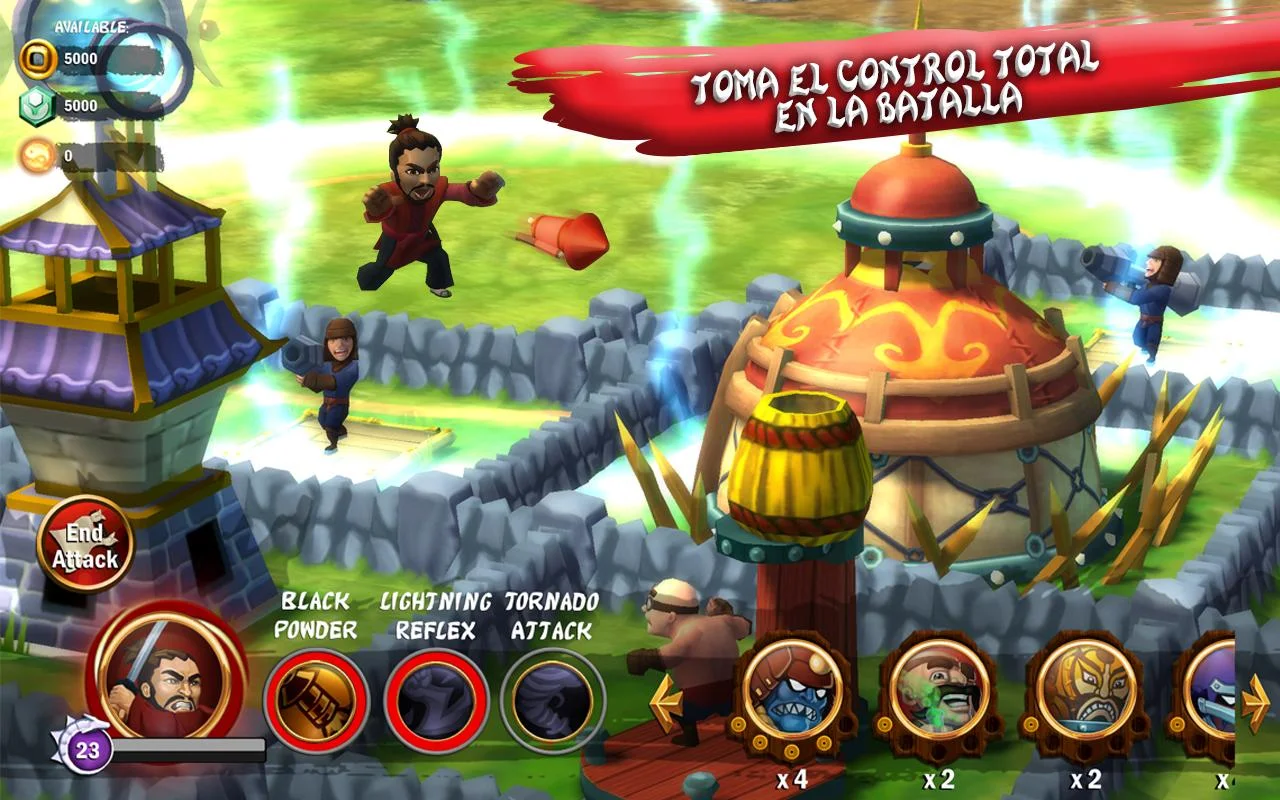Pick the purple ninja troop
The height and width of the screenshot is (800, 1280).
coord(1212,690)
